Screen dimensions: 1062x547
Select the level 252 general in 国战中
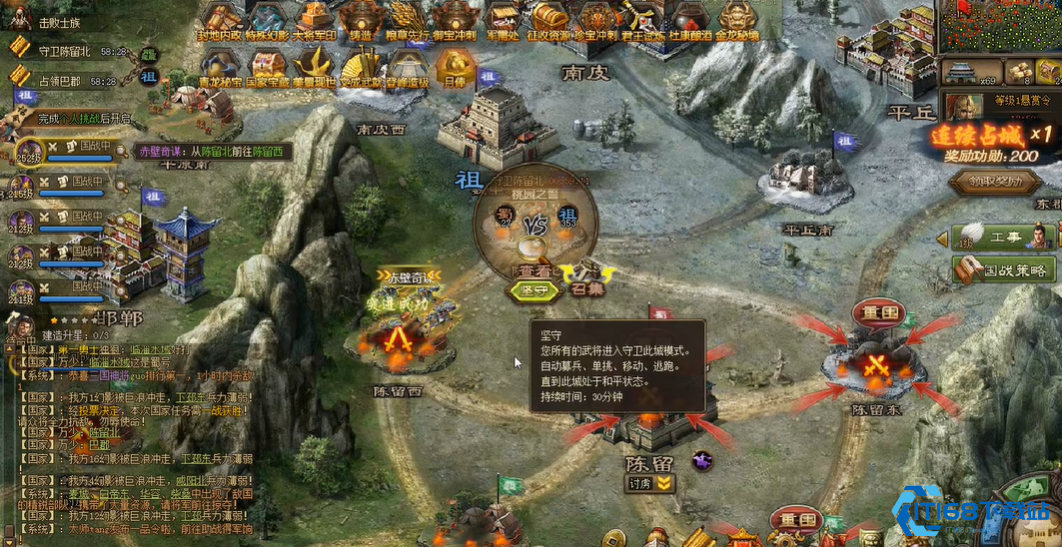(29, 148)
